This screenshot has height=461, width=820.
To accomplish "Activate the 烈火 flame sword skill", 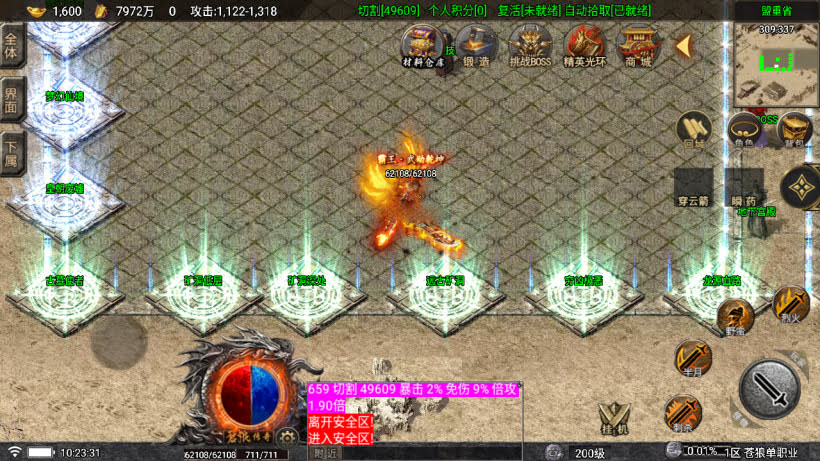I will (x=791, y=303).
